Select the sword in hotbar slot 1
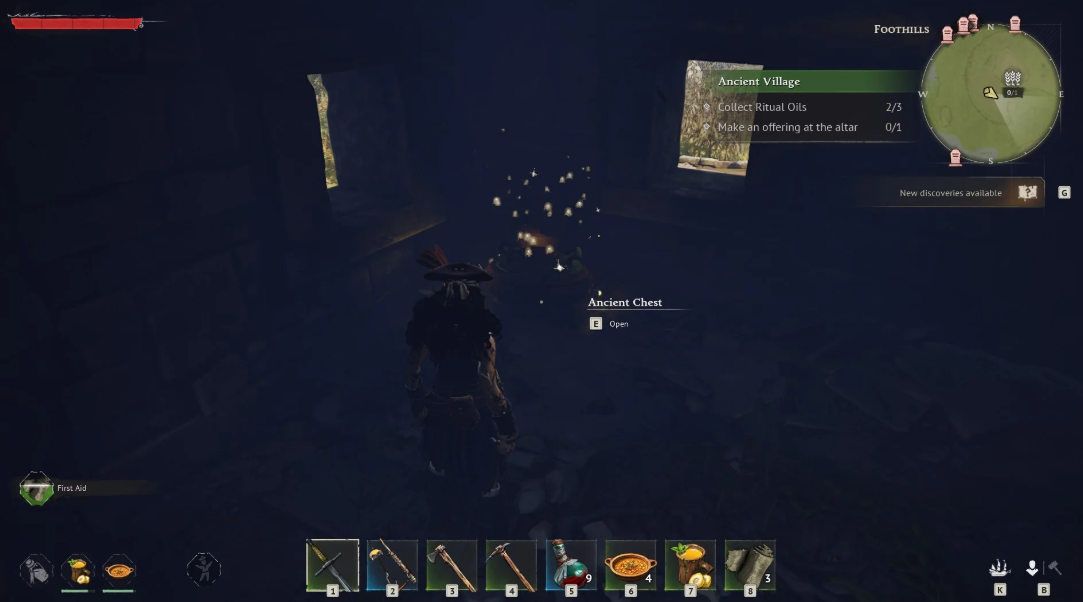1083x602 pixels. click(332, 566)
